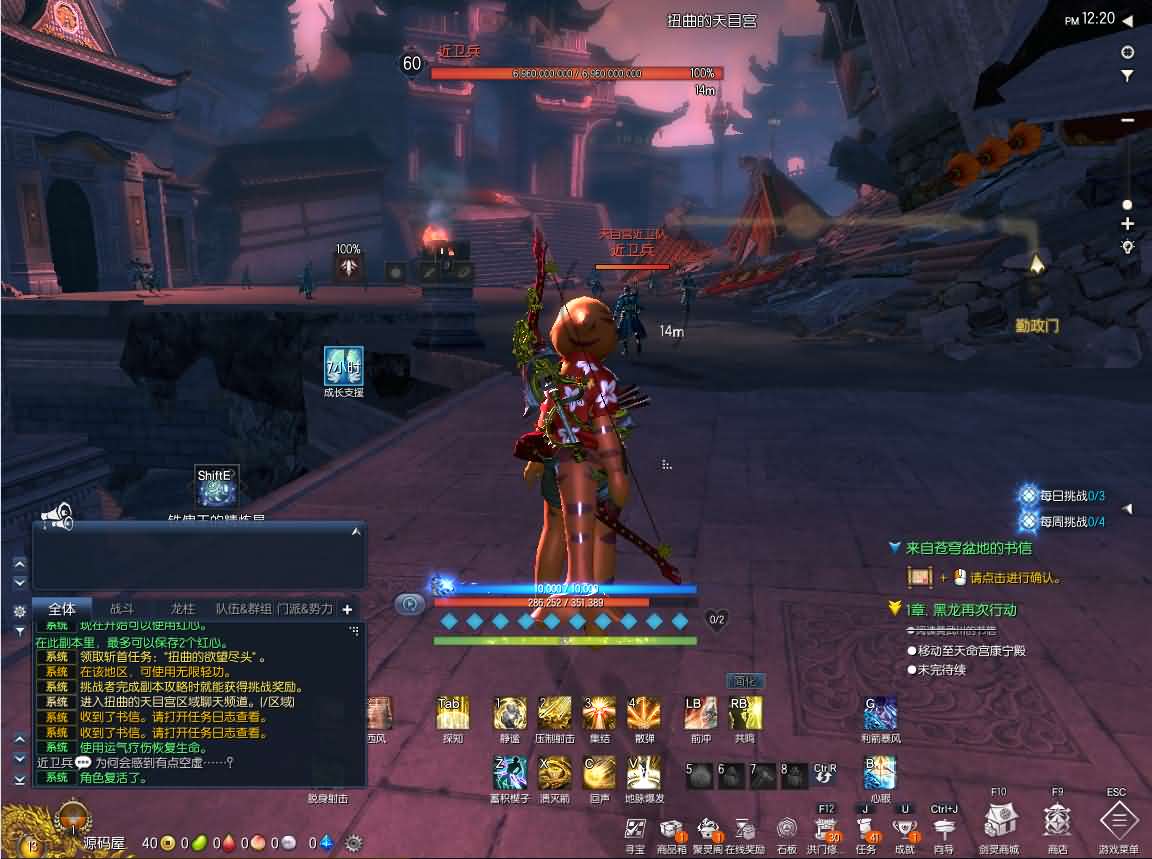
Task: Zoom in the minimap with plus button
Action: [1127, 224]
